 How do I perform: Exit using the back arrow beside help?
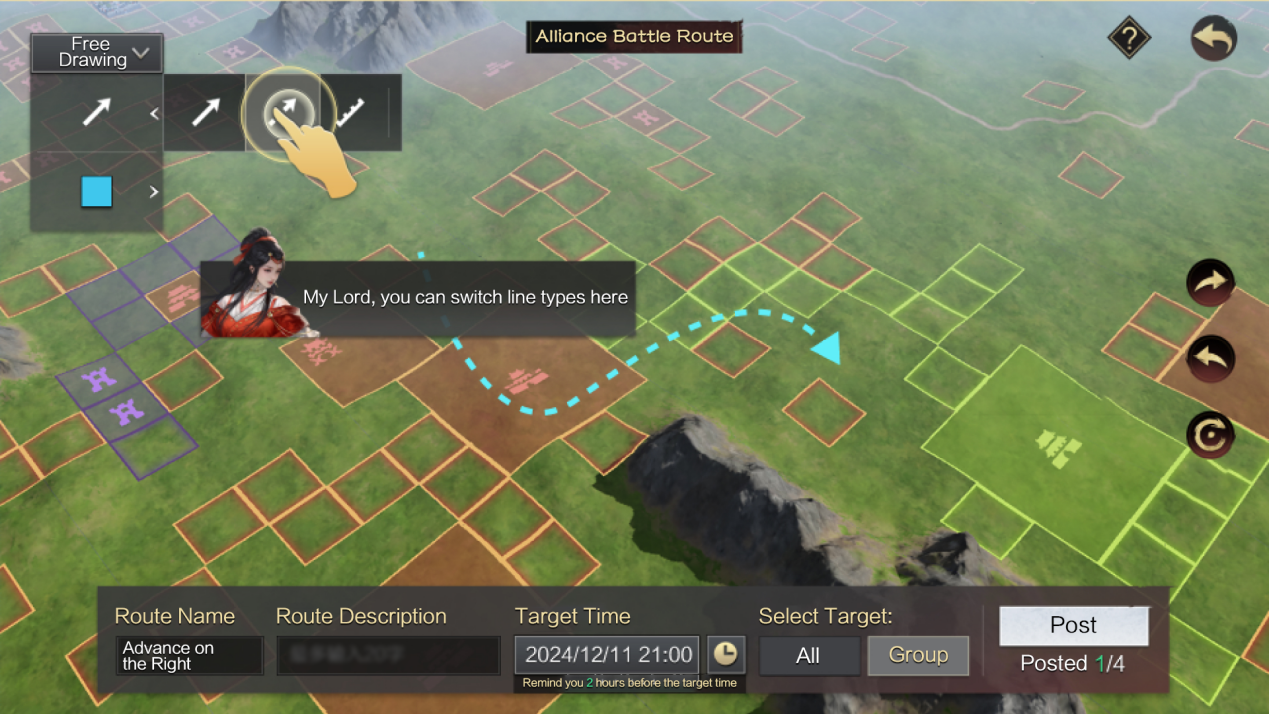click(1213, 39)
